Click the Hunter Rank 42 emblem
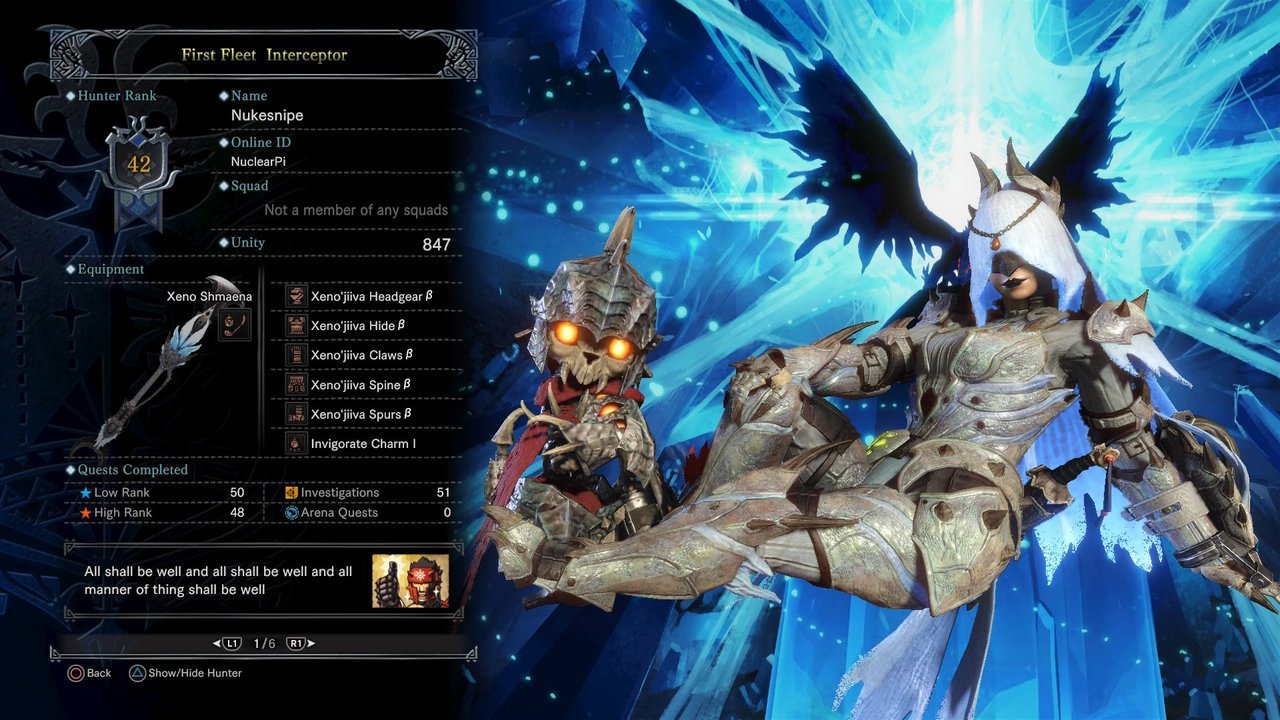 [x=138, y=164]
